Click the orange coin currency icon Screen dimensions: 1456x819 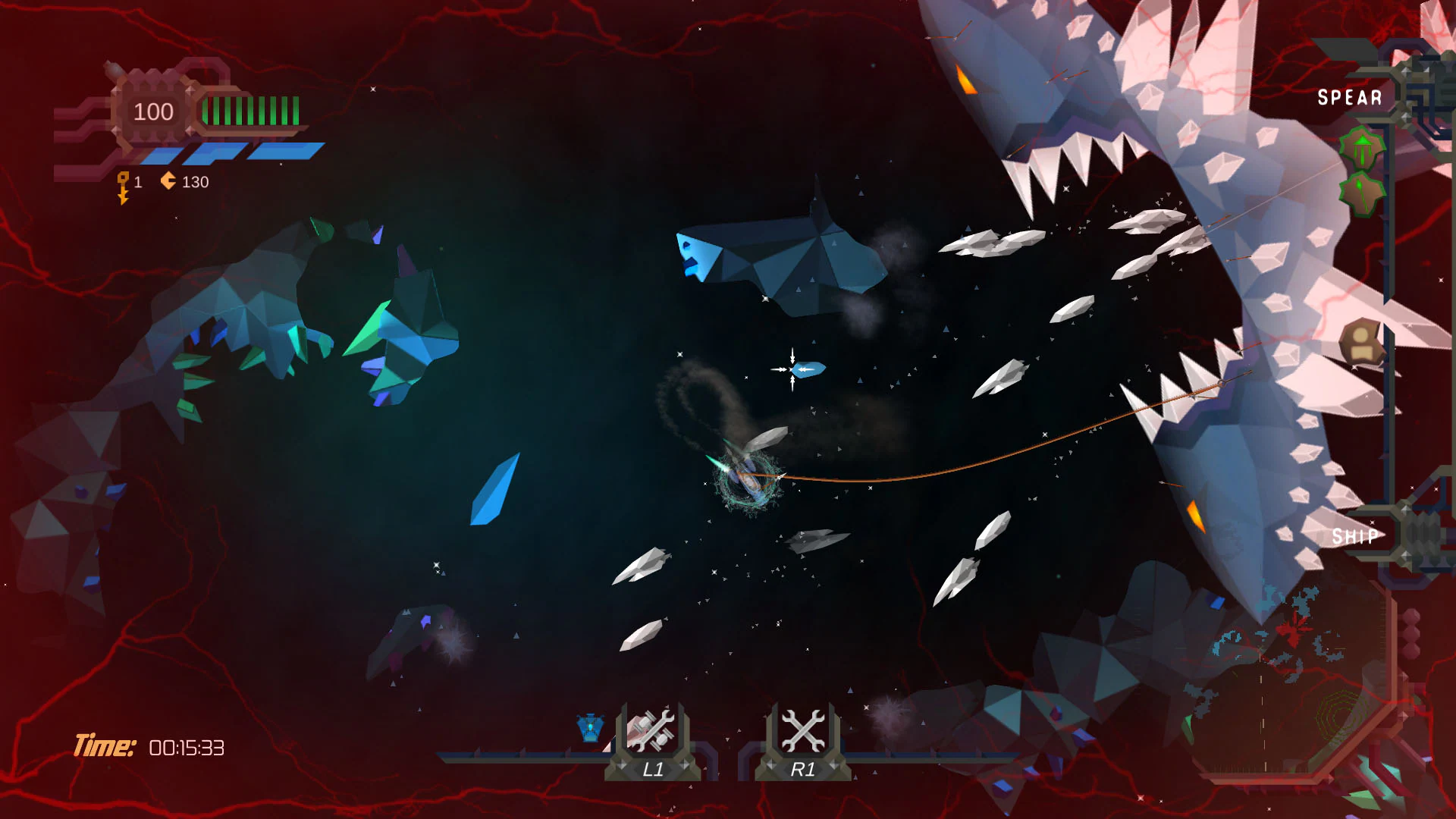click(x=168, y=181)
